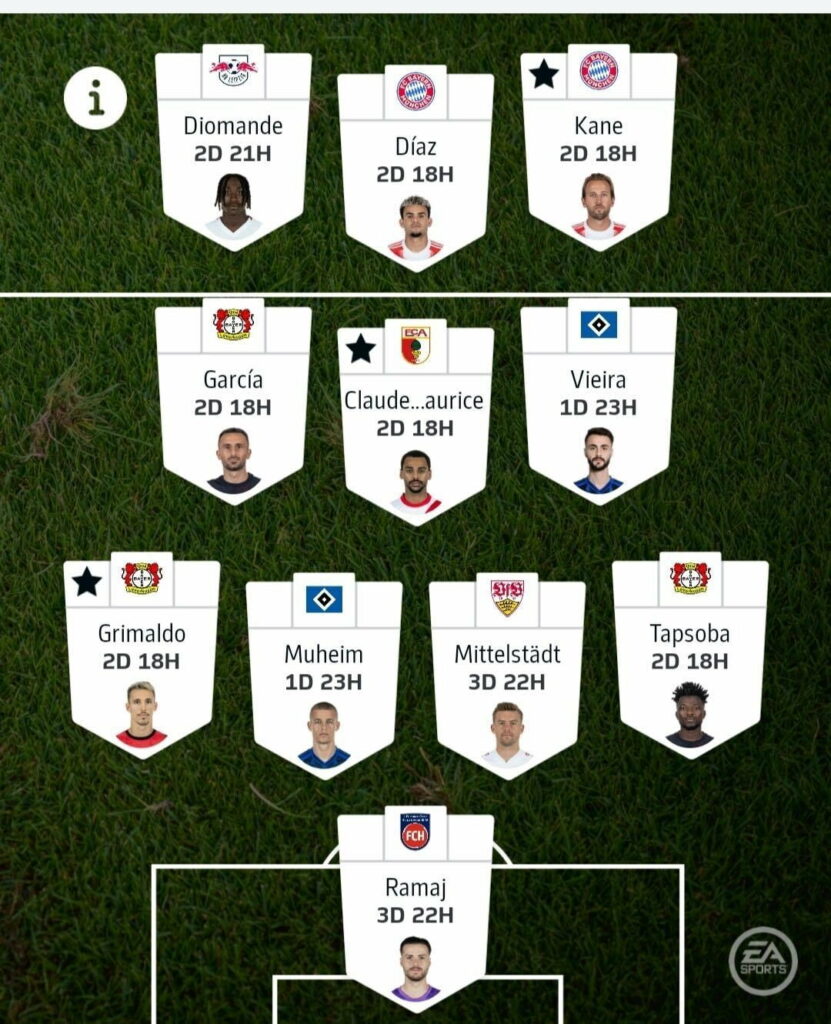Open the info icon button
The image size is (831, 1024).
pyautogui.click(x=95, y=98)
